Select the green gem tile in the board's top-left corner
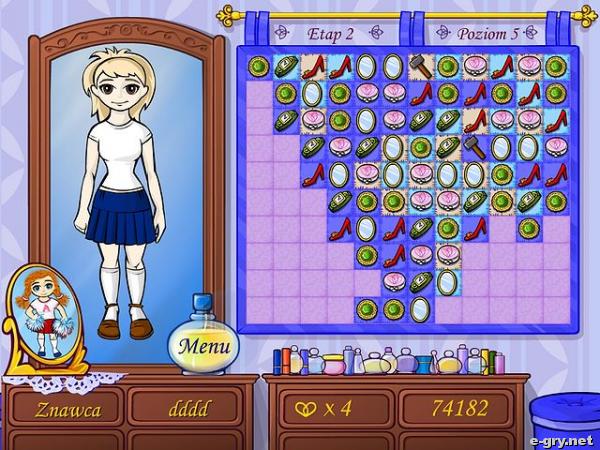Image resolution: width=600 pixels, height=450 pixels. click(x=259, y=67)
